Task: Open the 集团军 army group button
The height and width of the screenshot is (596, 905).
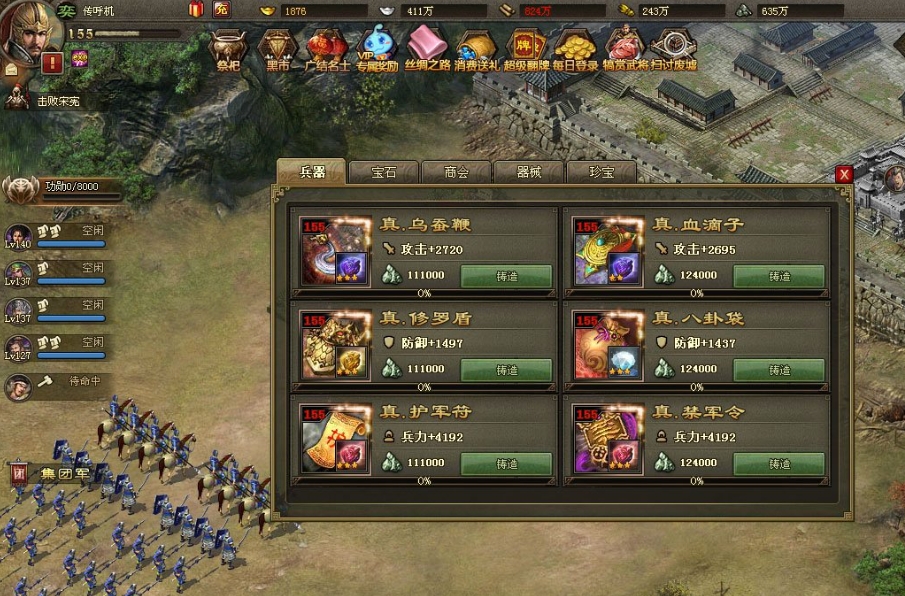Action: pyautogui.click(x=52, y=473)
